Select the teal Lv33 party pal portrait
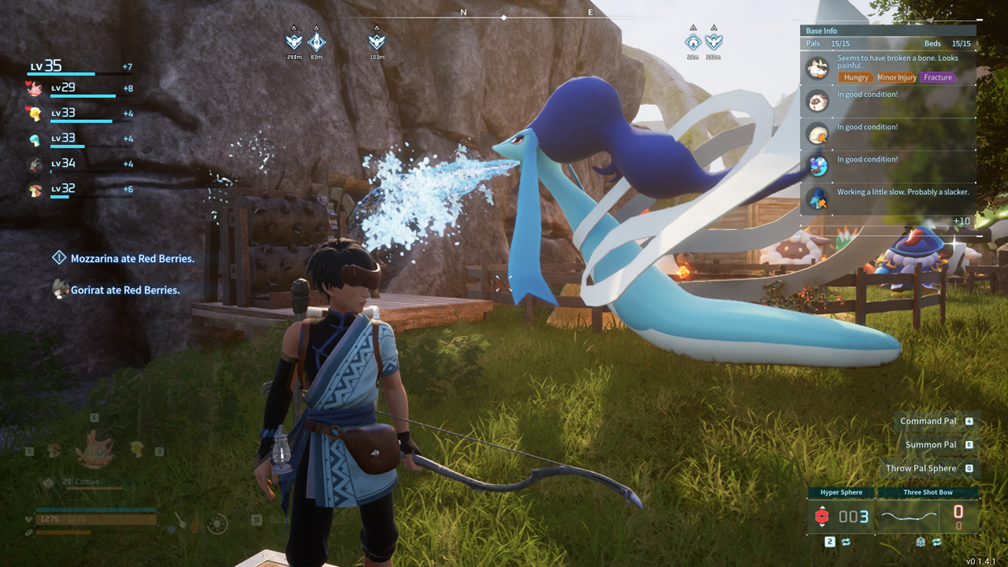This screenshot has width=1008, height=567. (35, 139)
